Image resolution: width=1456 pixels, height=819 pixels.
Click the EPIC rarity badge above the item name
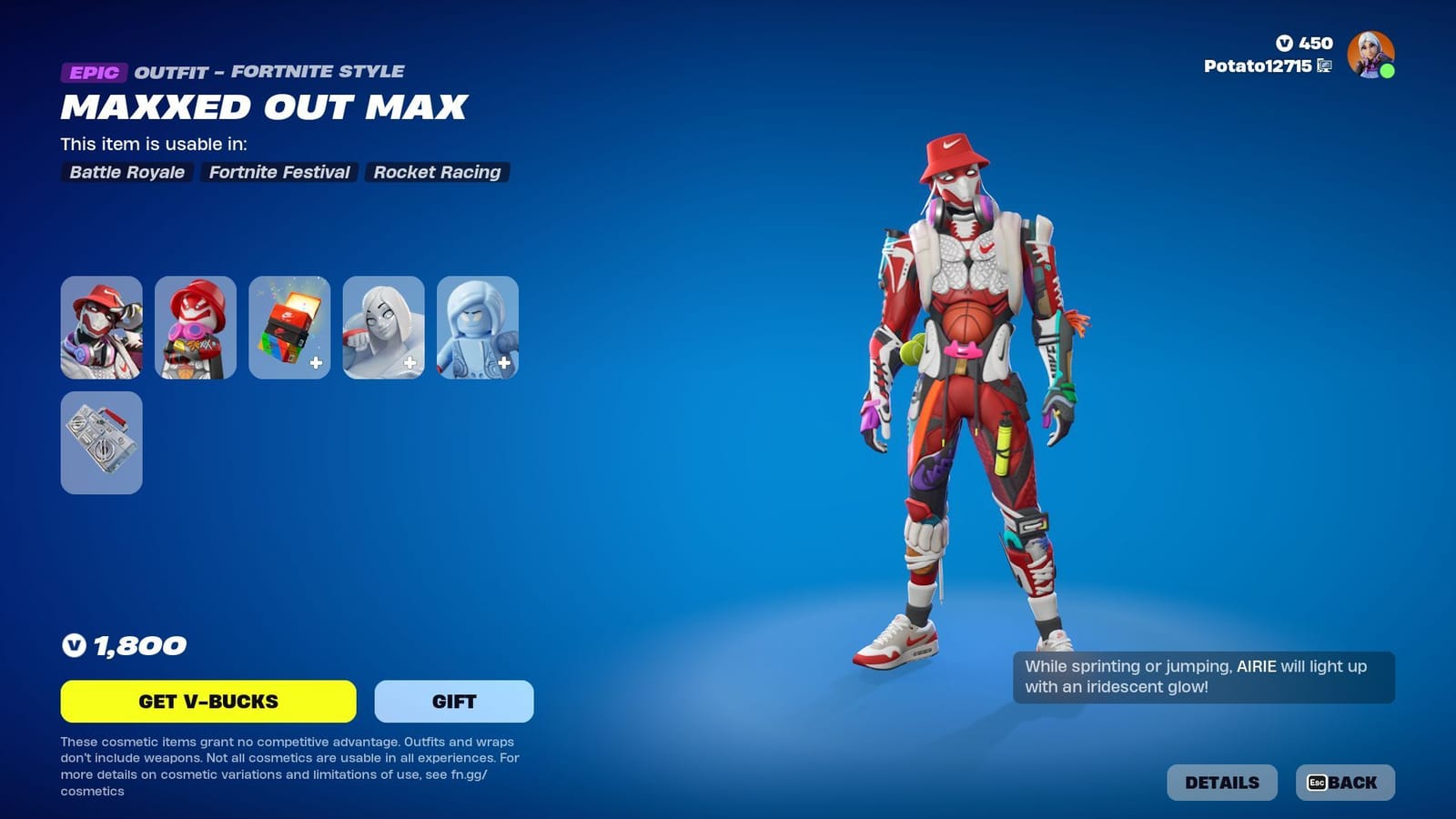[x=94, y=71]
